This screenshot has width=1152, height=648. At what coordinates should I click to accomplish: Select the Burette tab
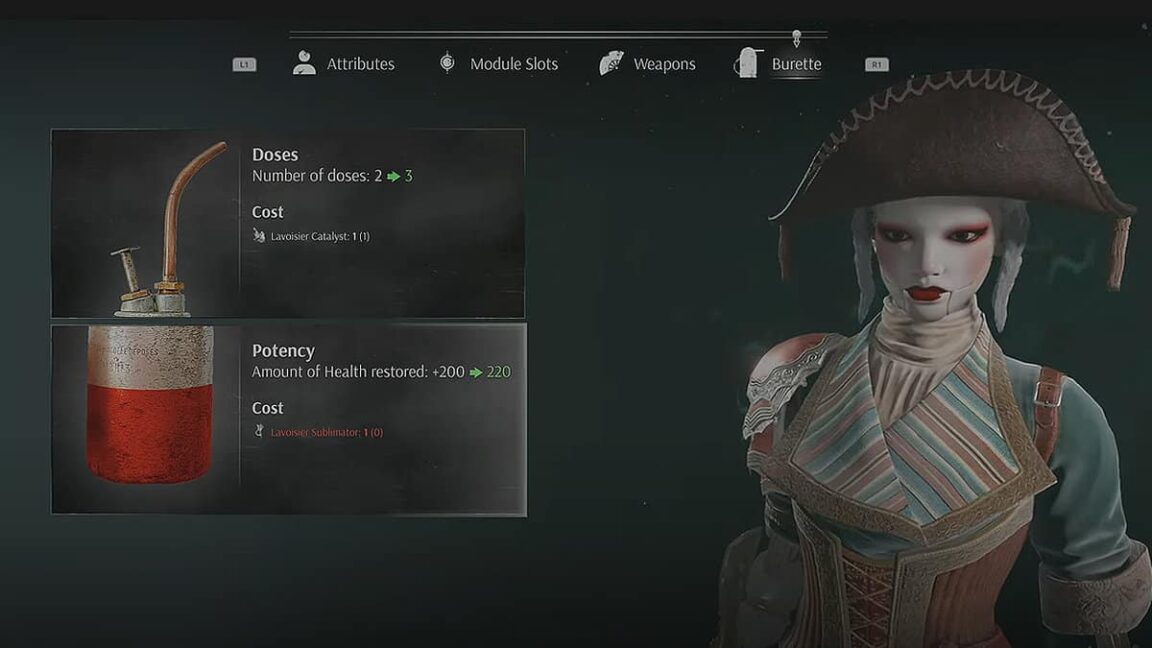pyautogui.click(x=779, y=64)
